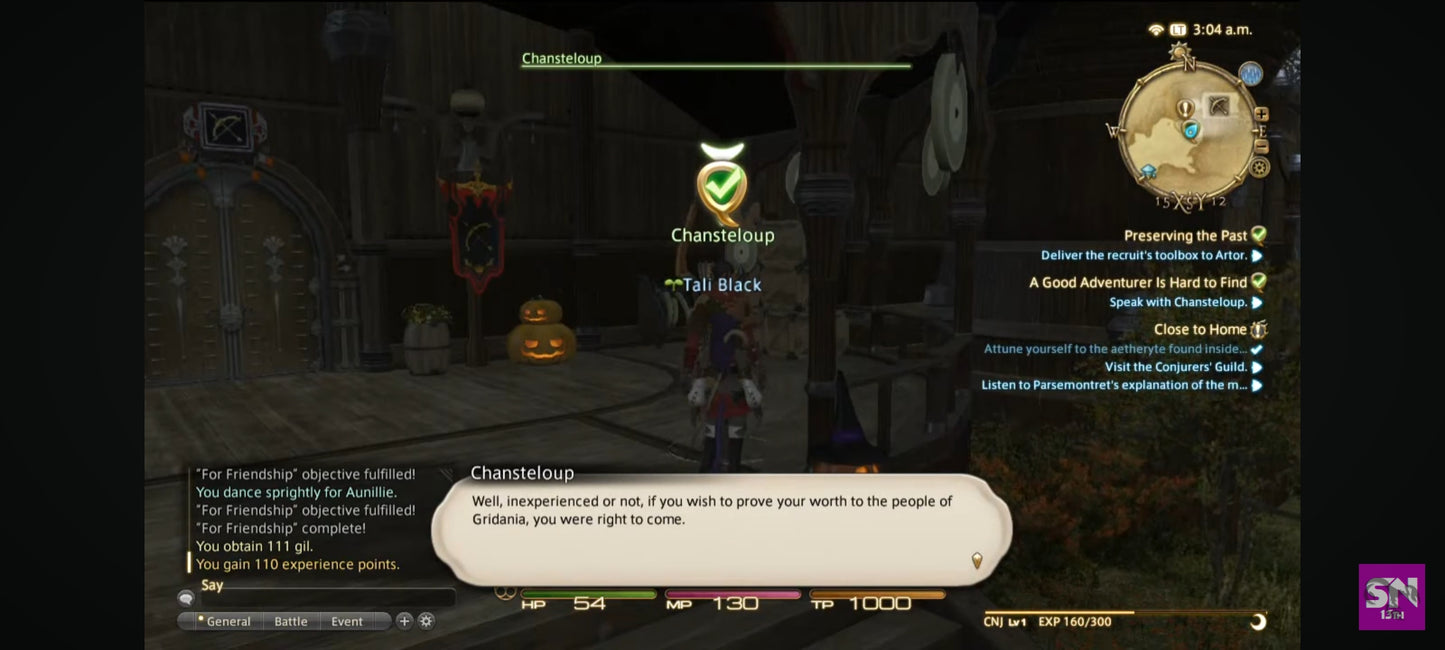
Task: Open the Preserving the Past quest
Action: (x=1185, y=236)
